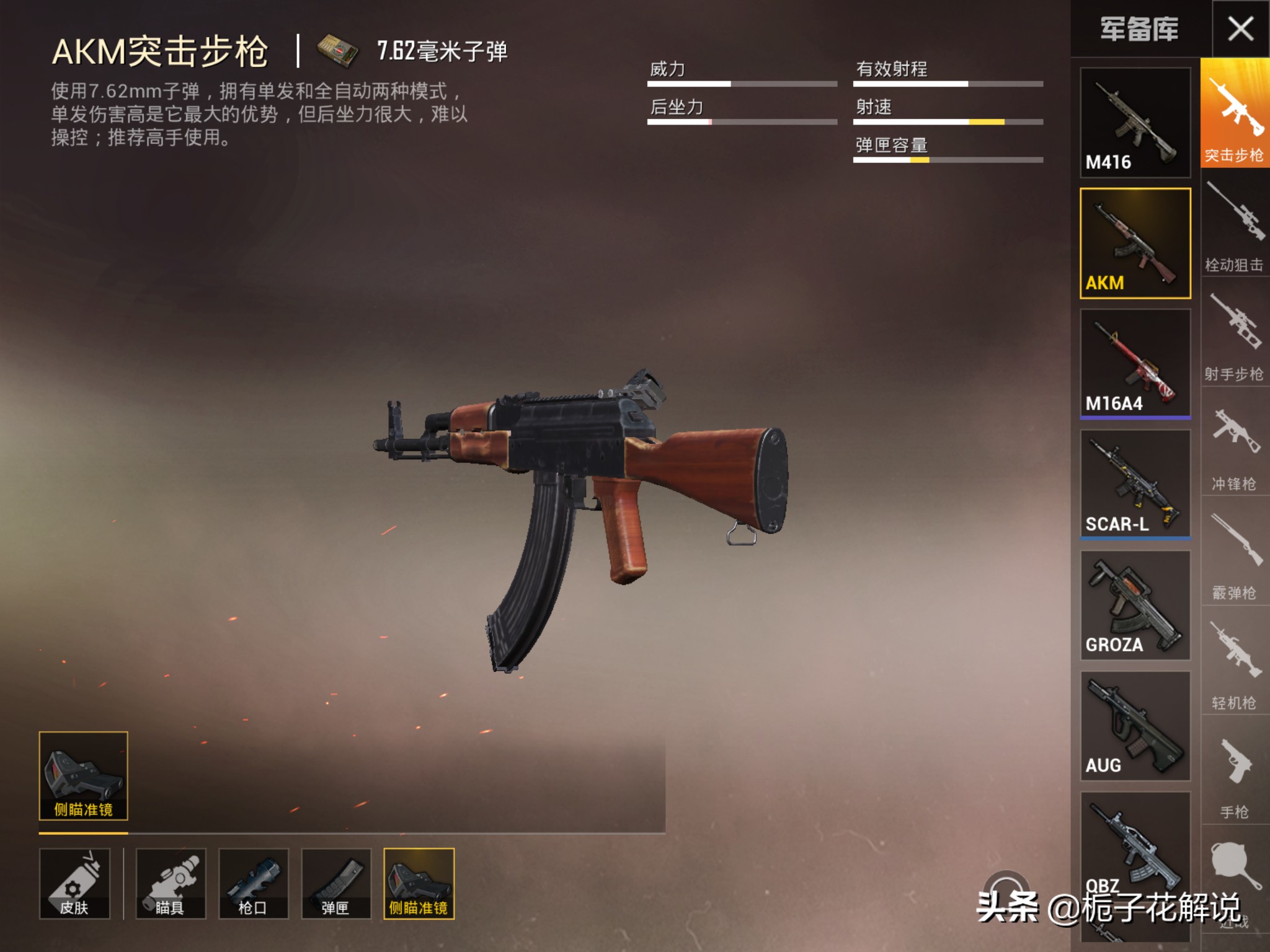1270x952 pixels.
Task: Select the SCAR-L rifle
Action: (1135, 484)
